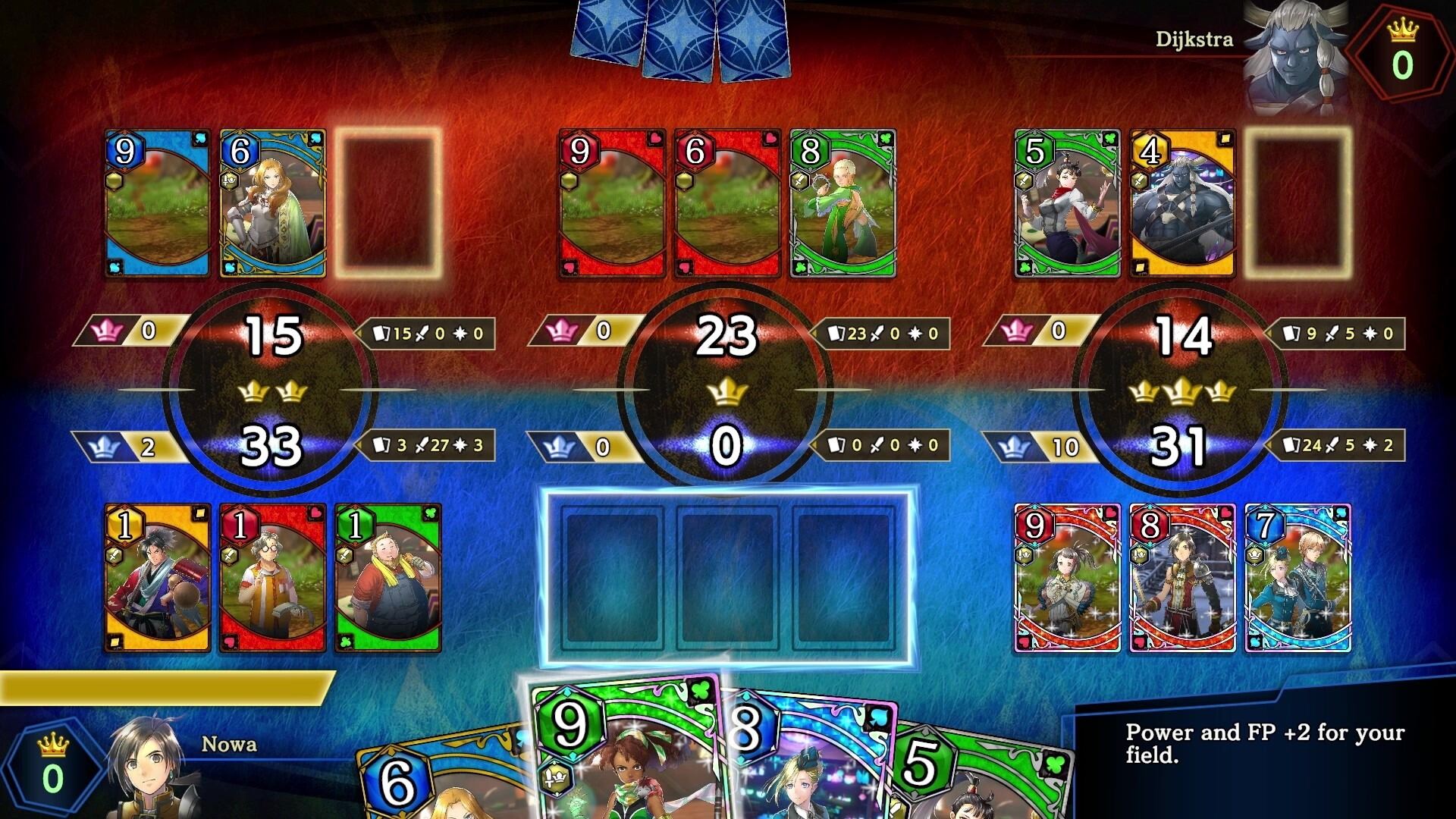Inspect the opponent's face-down red 9 card
The width and height of the screenshot is (1456, 819).
pyautogui.click(x=612, y=203)
